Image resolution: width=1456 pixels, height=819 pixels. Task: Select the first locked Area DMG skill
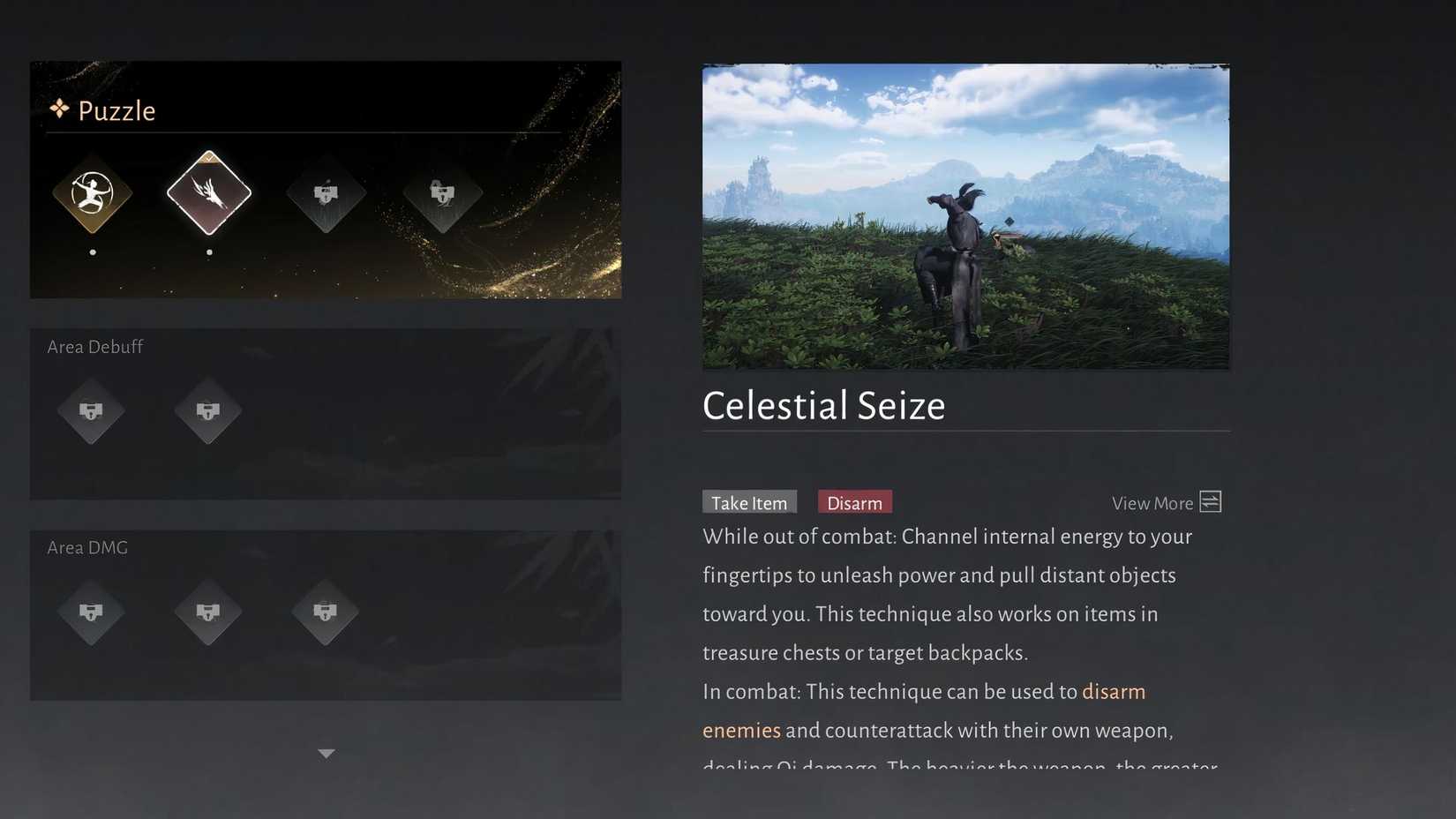click(x=92, y=613)
